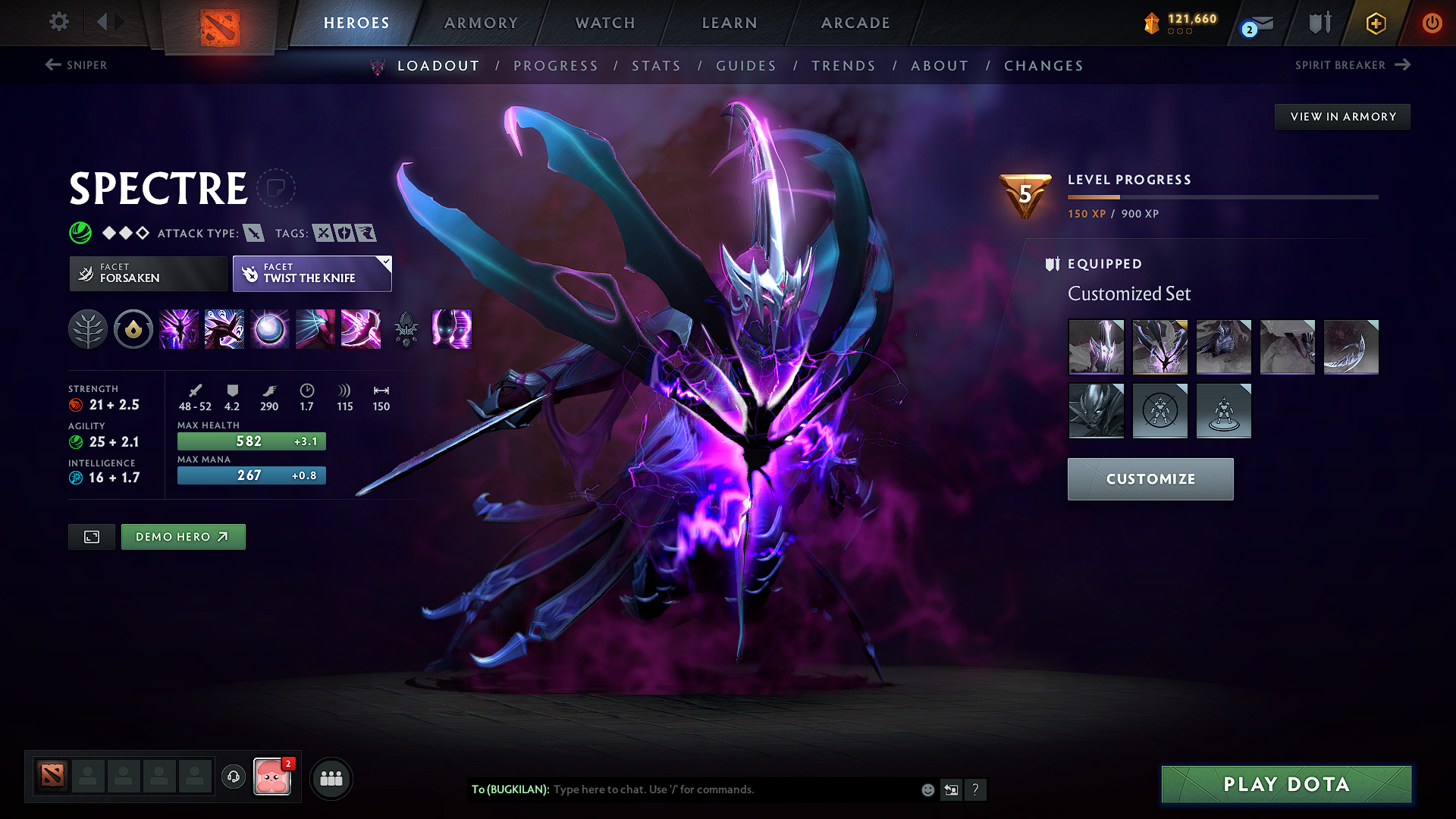Click the VIEW IN ARMORY button
Viewport: 1456px width, 819px height.
point(1341,116)
